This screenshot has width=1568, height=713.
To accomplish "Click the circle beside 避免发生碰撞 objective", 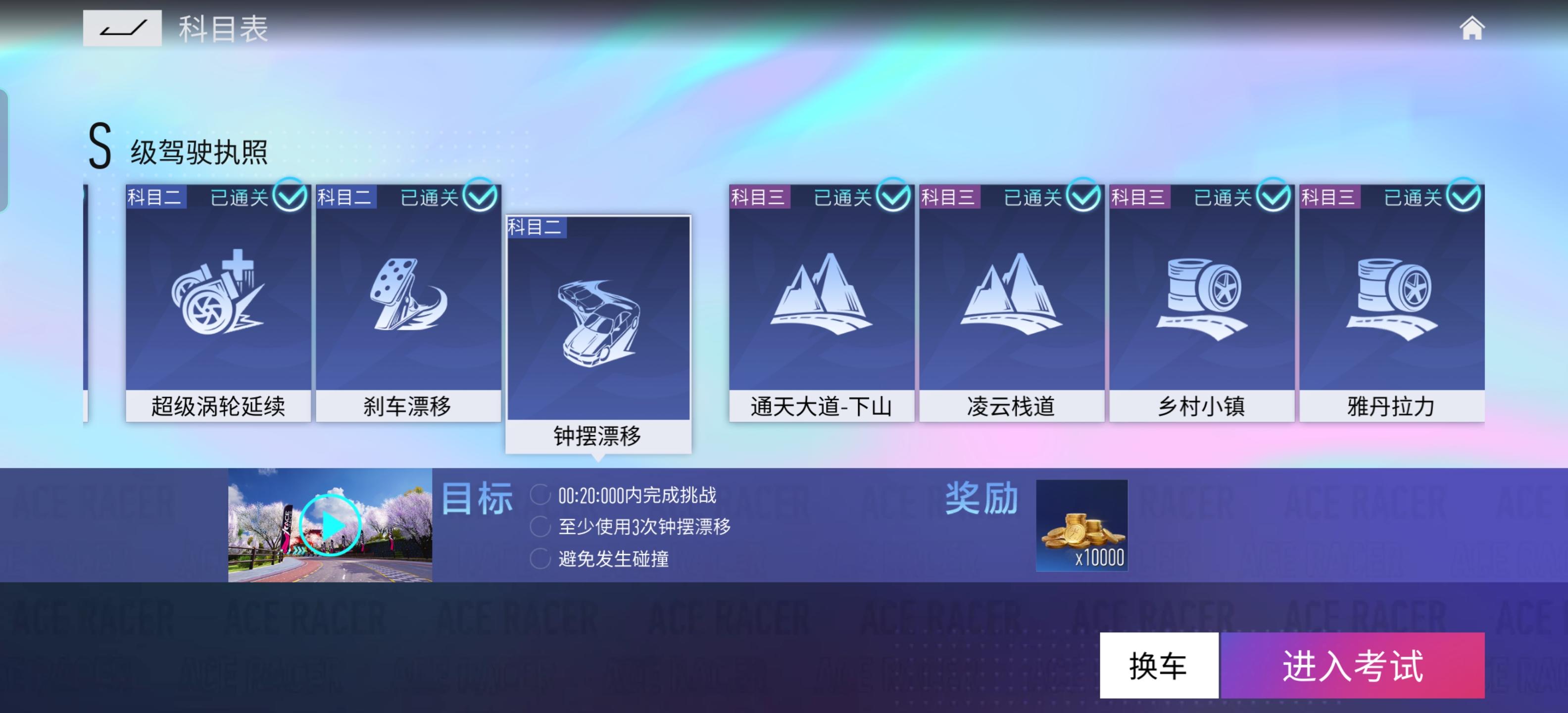I will click(x=539, y=560).
